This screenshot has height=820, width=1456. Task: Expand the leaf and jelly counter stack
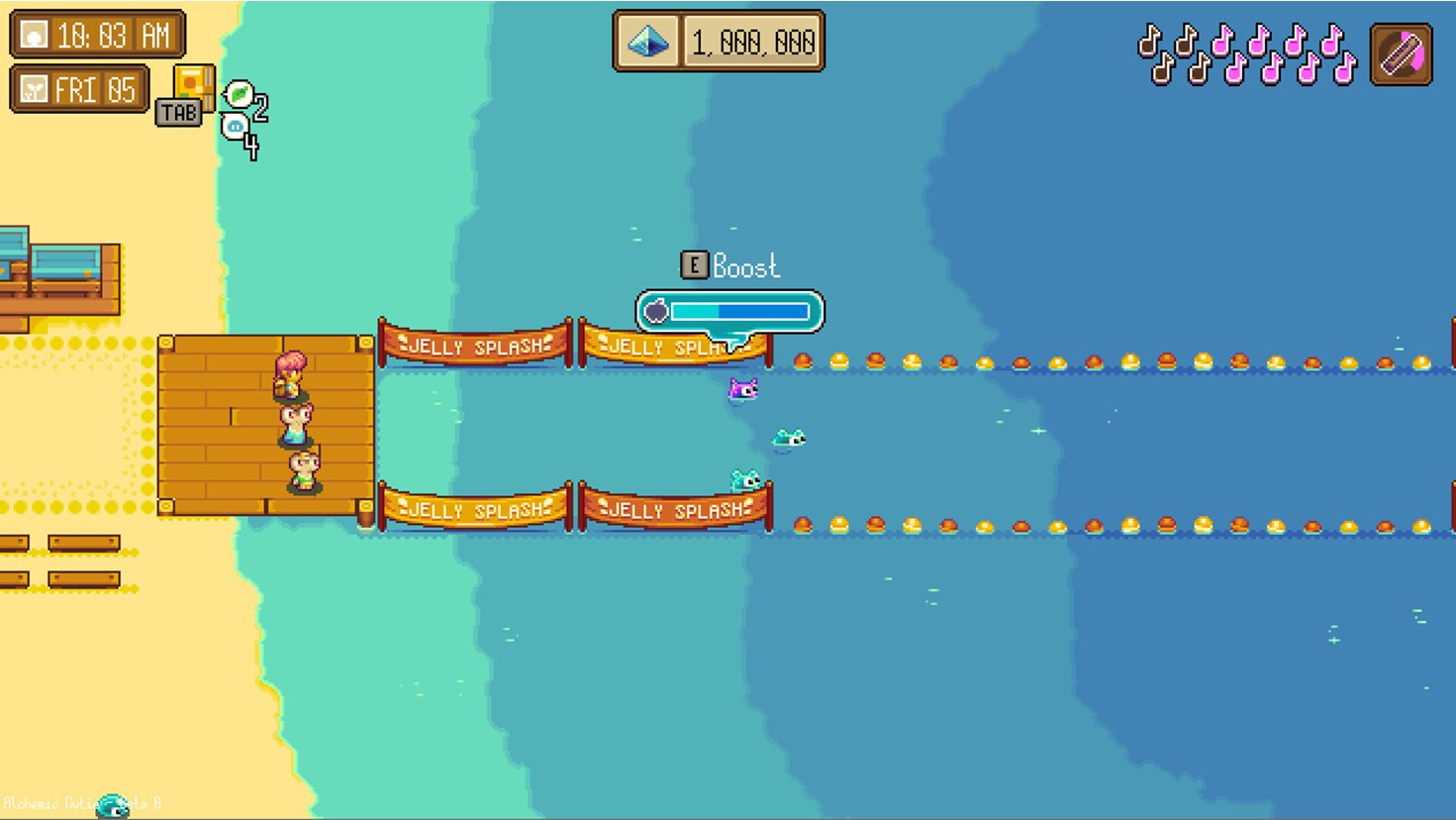[238, 109]
